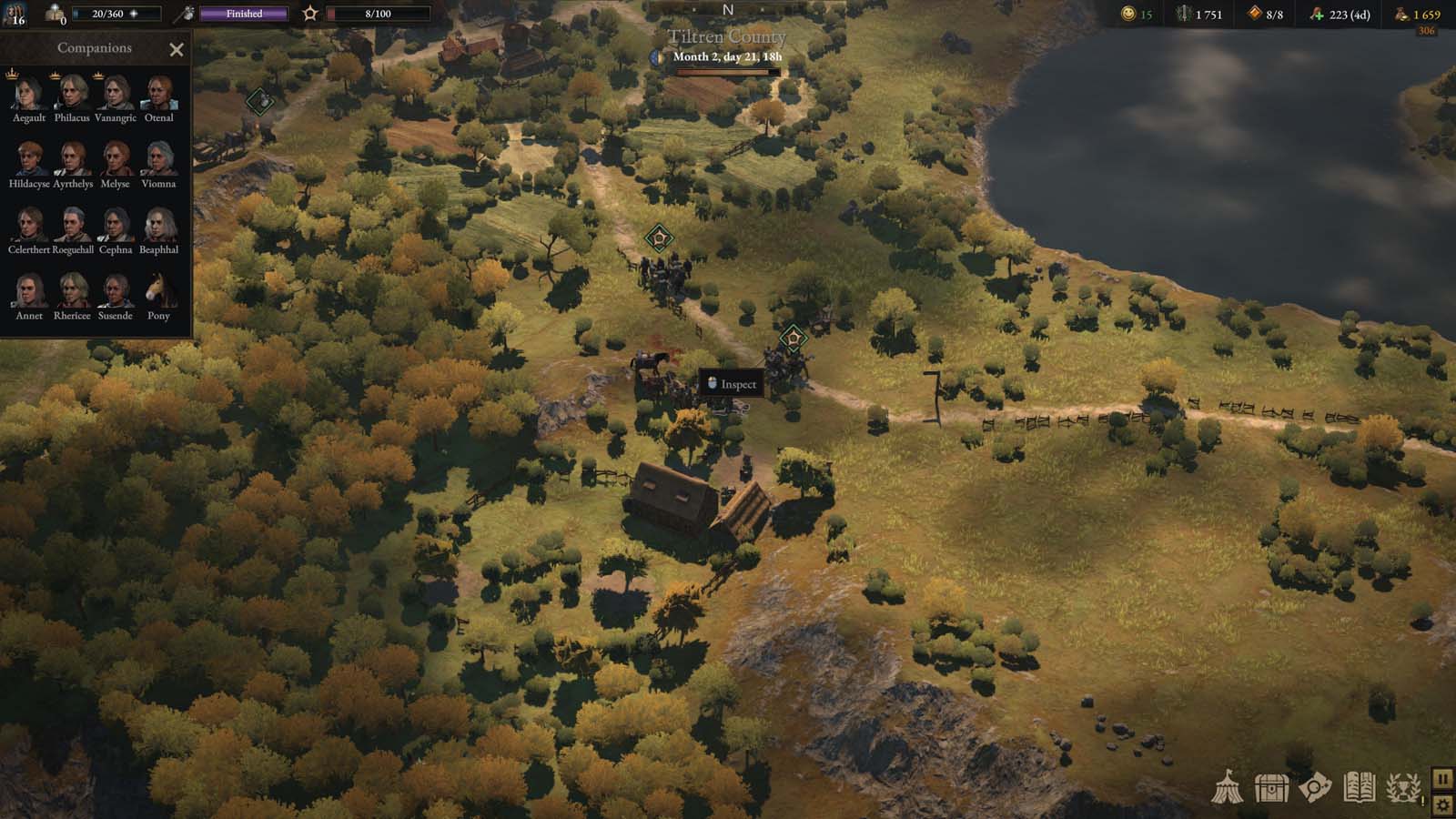The height and width of the screenshot is (819, 1456).
Task: Open the trophy laurel achievements icon
Action: click(x=1403, y=788)
